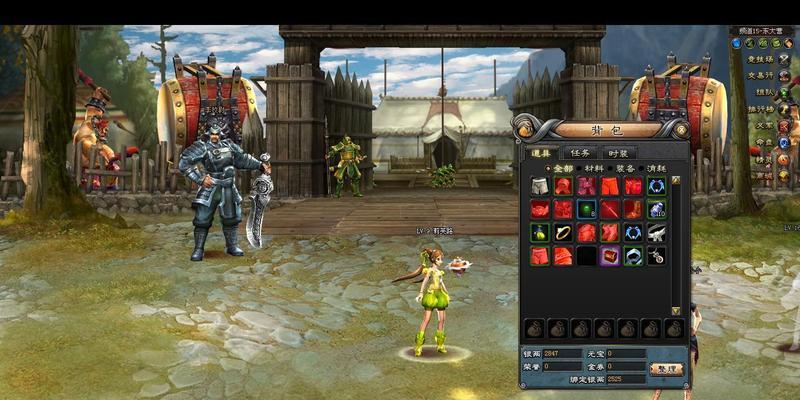The width and height of the screenshot is (800, 400).
Task: Filter the bag by 材料 materials
Action: click(593, 168)
